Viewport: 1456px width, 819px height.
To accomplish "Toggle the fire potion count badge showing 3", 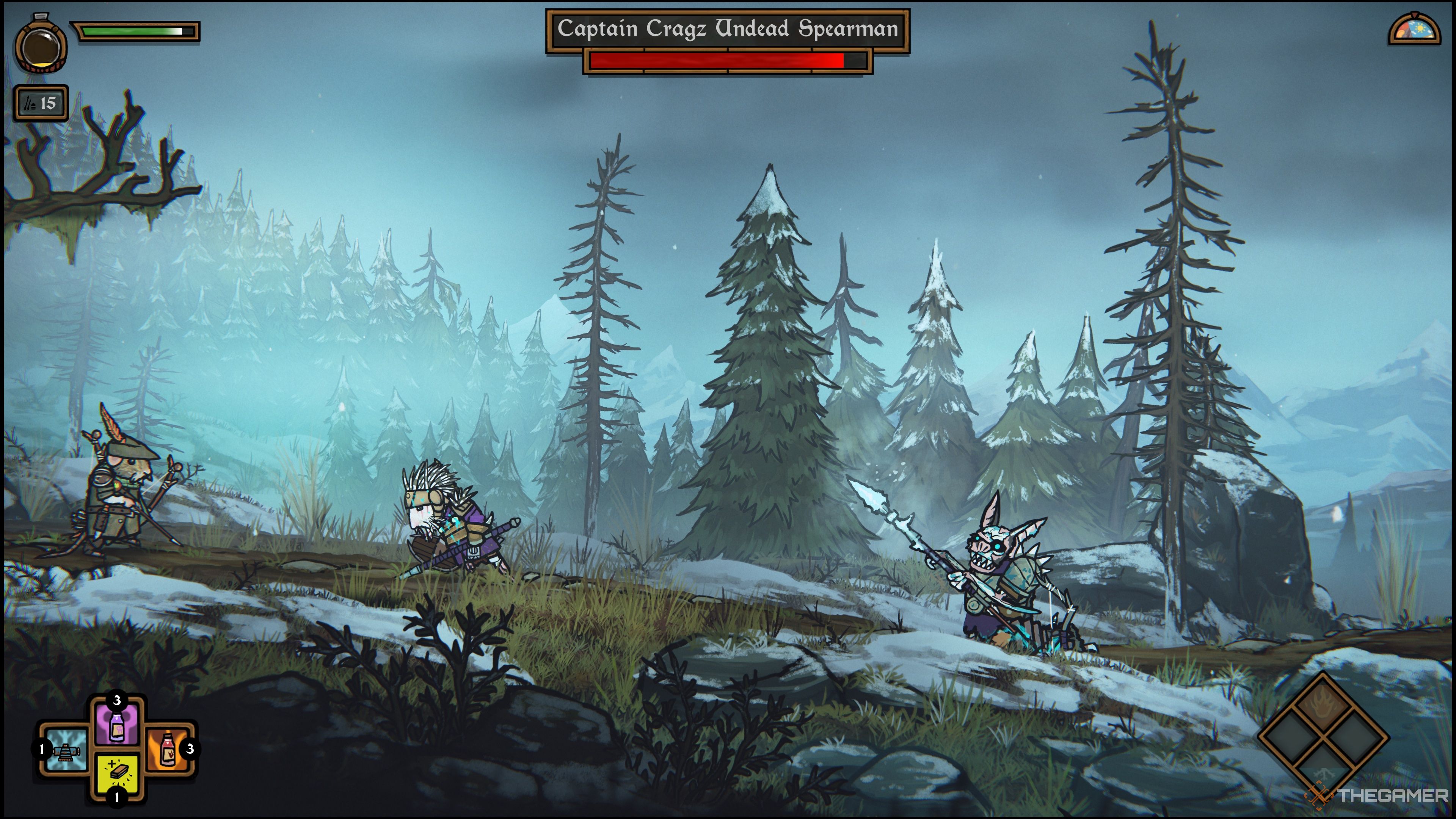I will (x=190, y=750).
